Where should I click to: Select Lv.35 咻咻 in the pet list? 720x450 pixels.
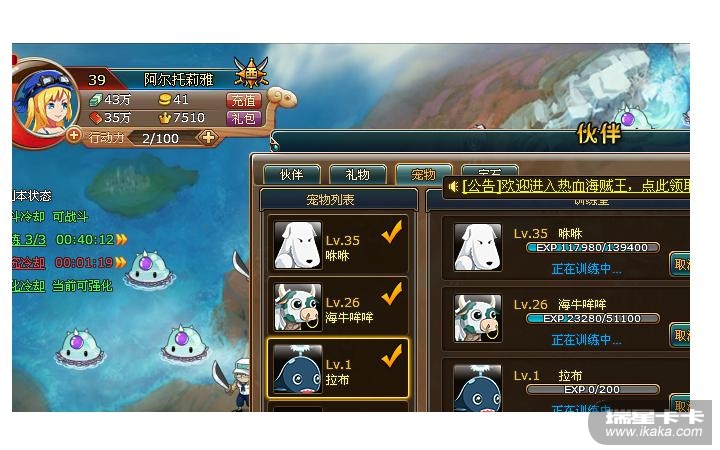click(x=340, y=246)
